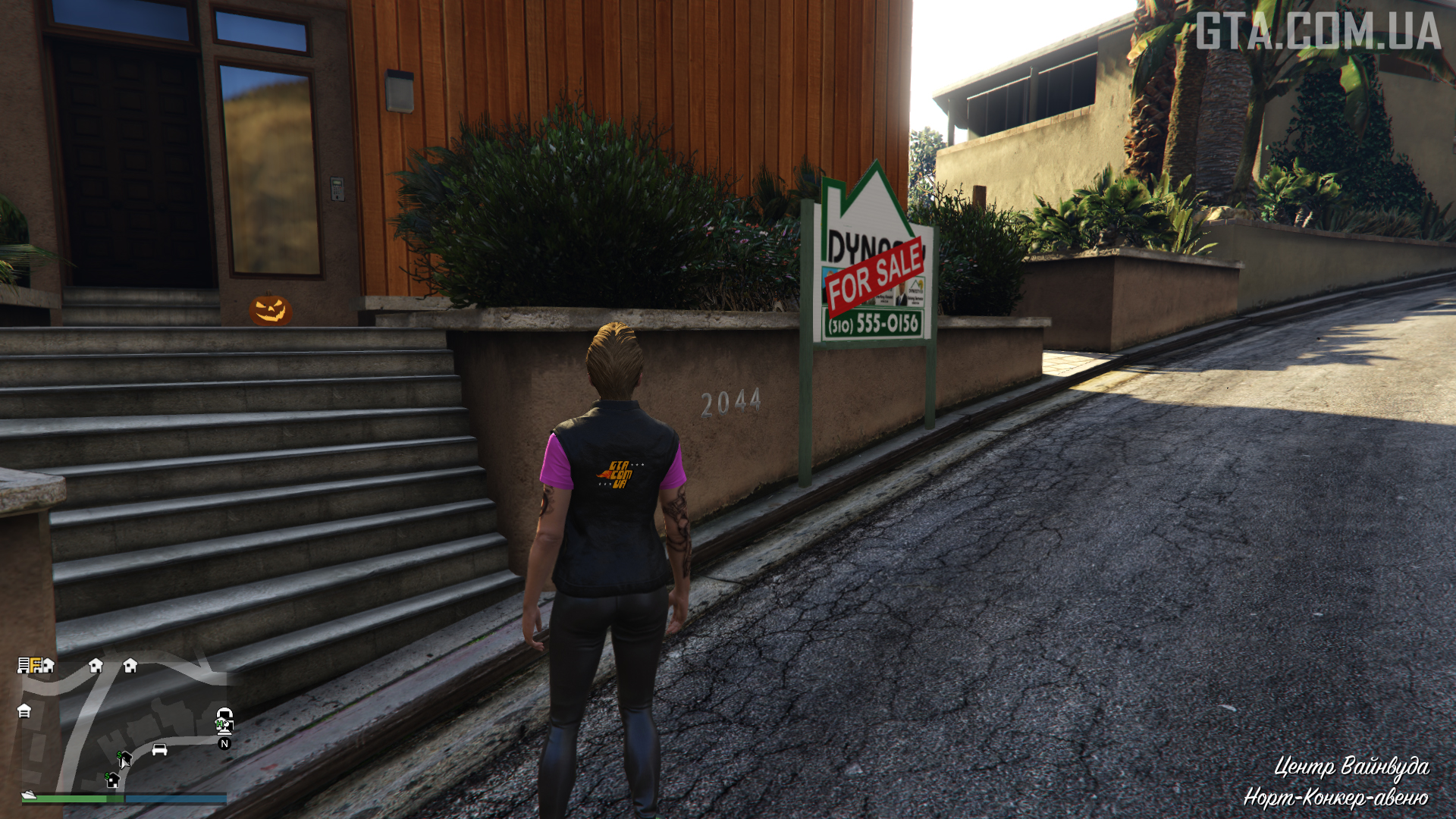Click the north compass N marker

(x=224, y=744)
